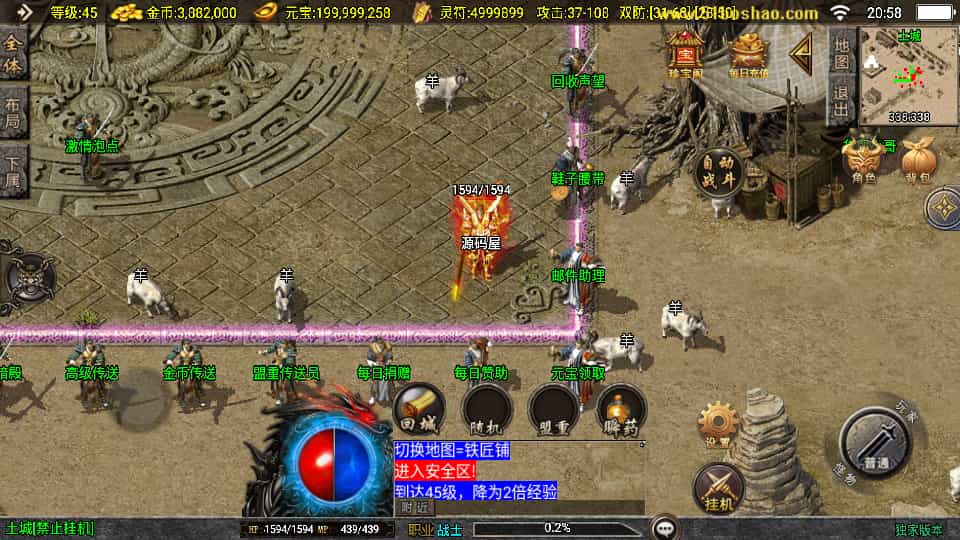Tap the 普通 sword attack button

[876, 447]
